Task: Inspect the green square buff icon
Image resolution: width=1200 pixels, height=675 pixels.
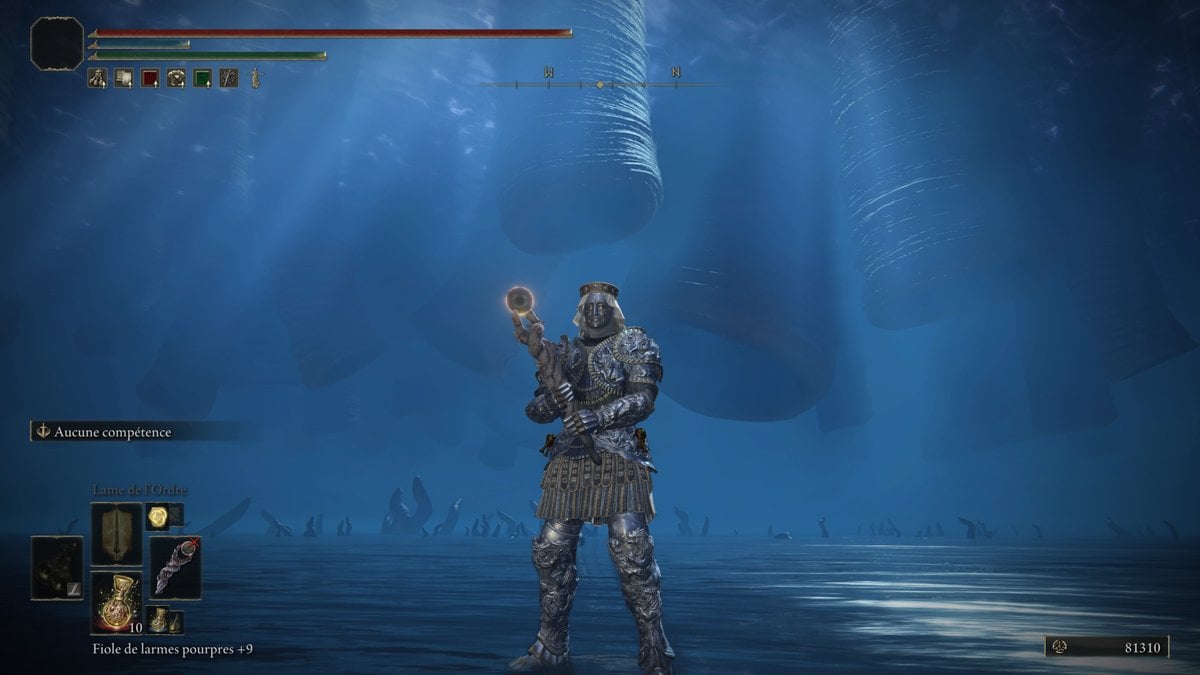Action: (x=203, y=78)
